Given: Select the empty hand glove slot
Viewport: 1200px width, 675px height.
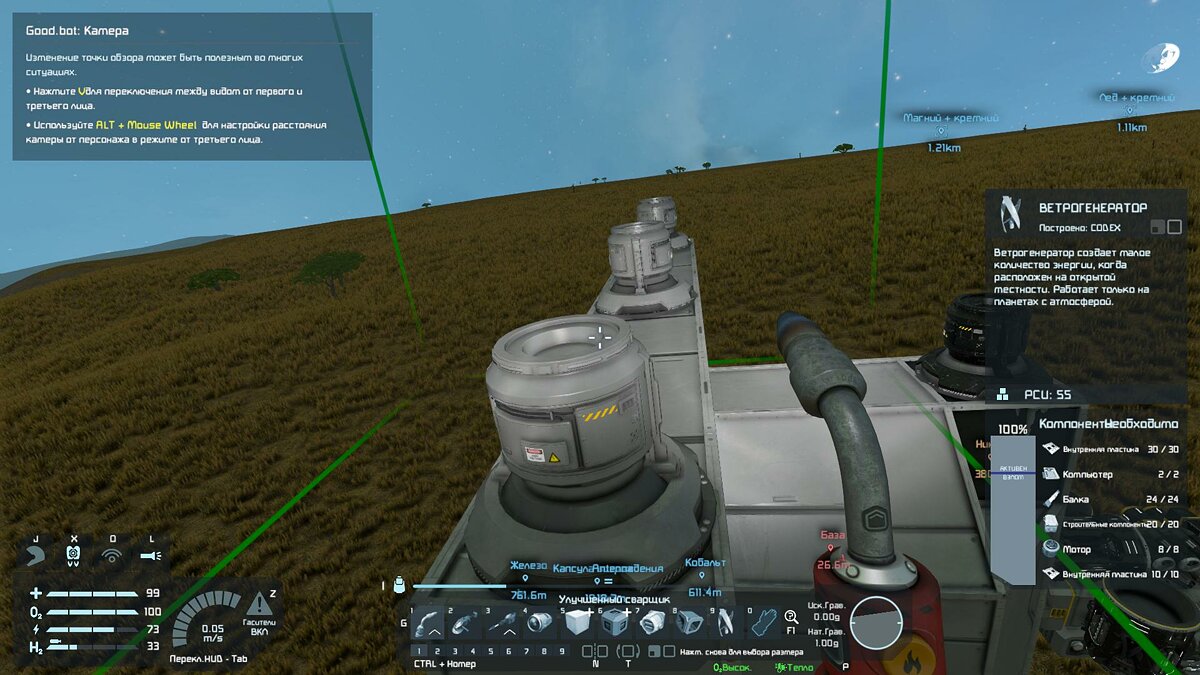Looking at the screenshot, I should click(763, 624).
